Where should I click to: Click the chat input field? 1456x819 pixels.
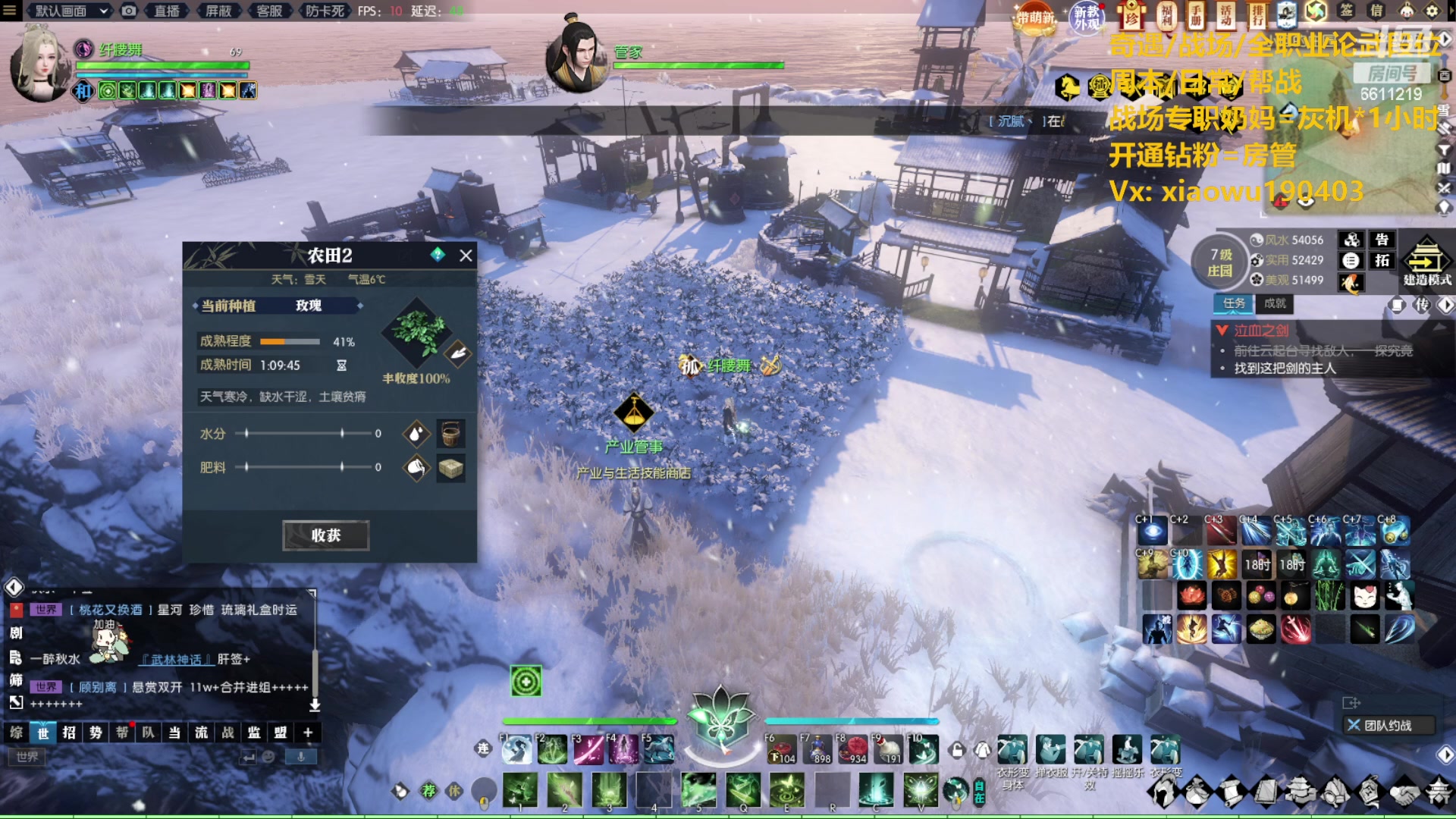click(129, 757)
